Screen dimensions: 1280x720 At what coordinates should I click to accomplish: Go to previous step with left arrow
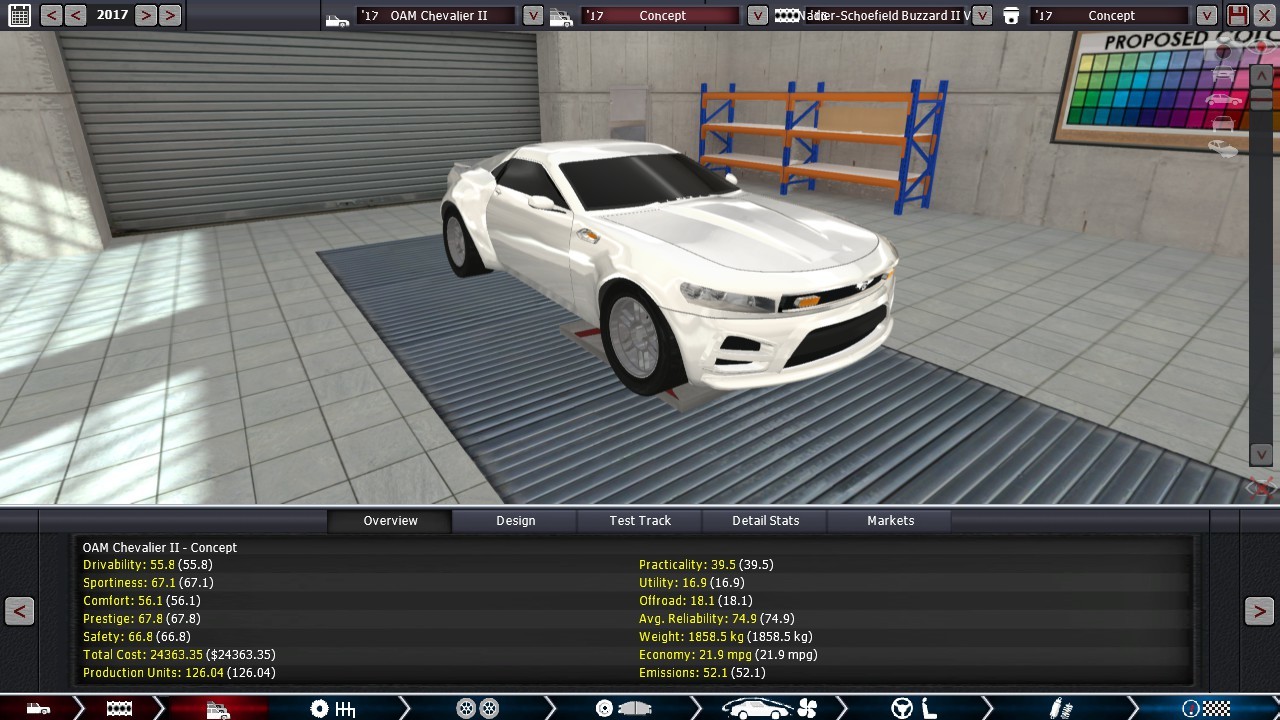click(x=19, y=611)
